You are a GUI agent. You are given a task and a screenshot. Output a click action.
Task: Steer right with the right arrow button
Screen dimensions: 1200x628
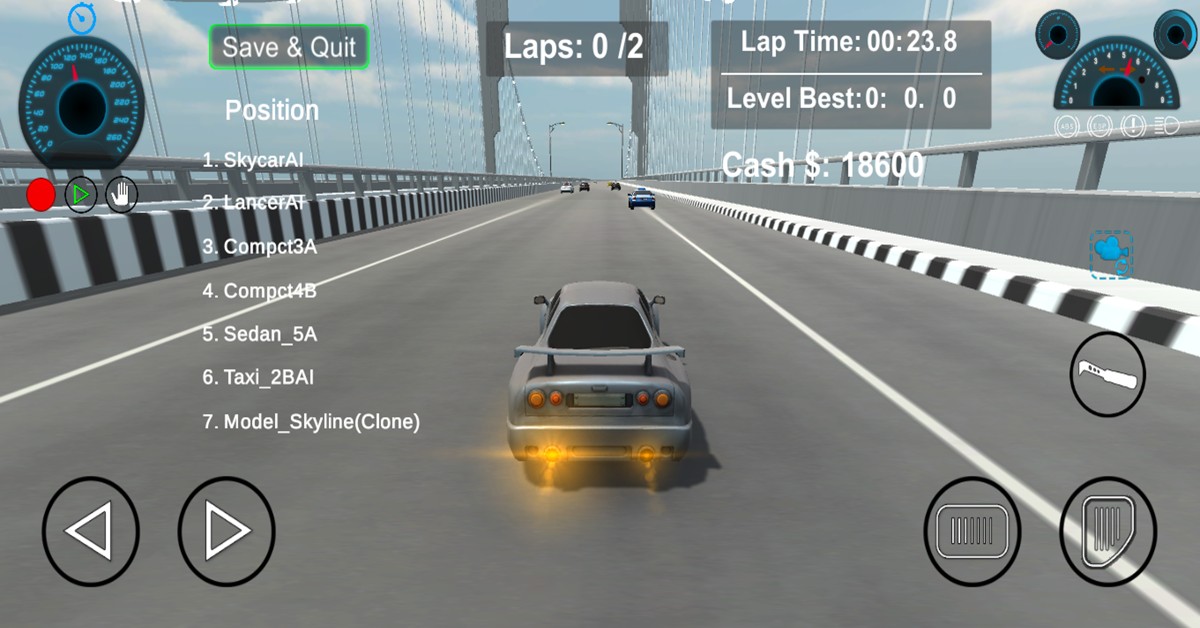(226, 531)
